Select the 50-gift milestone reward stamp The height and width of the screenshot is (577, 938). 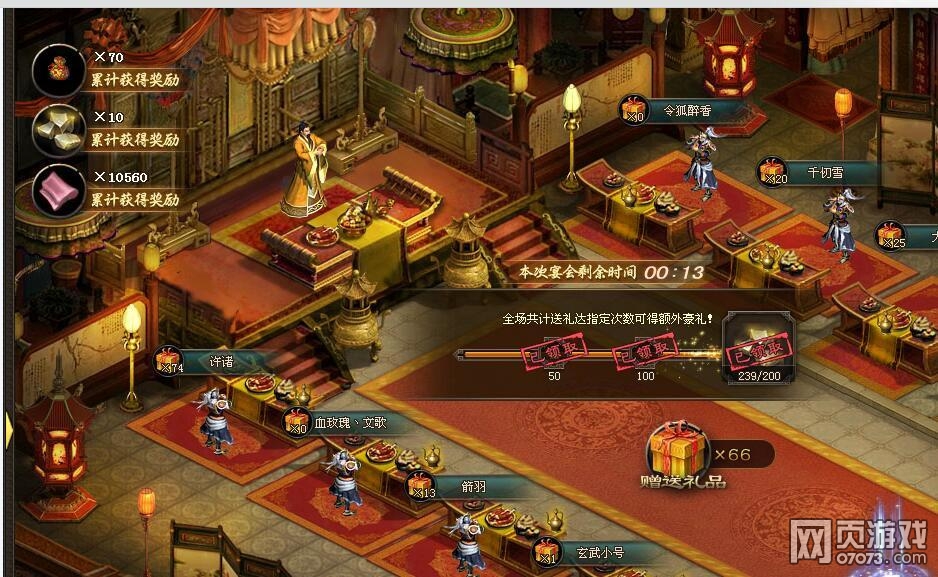click(553, 353)
